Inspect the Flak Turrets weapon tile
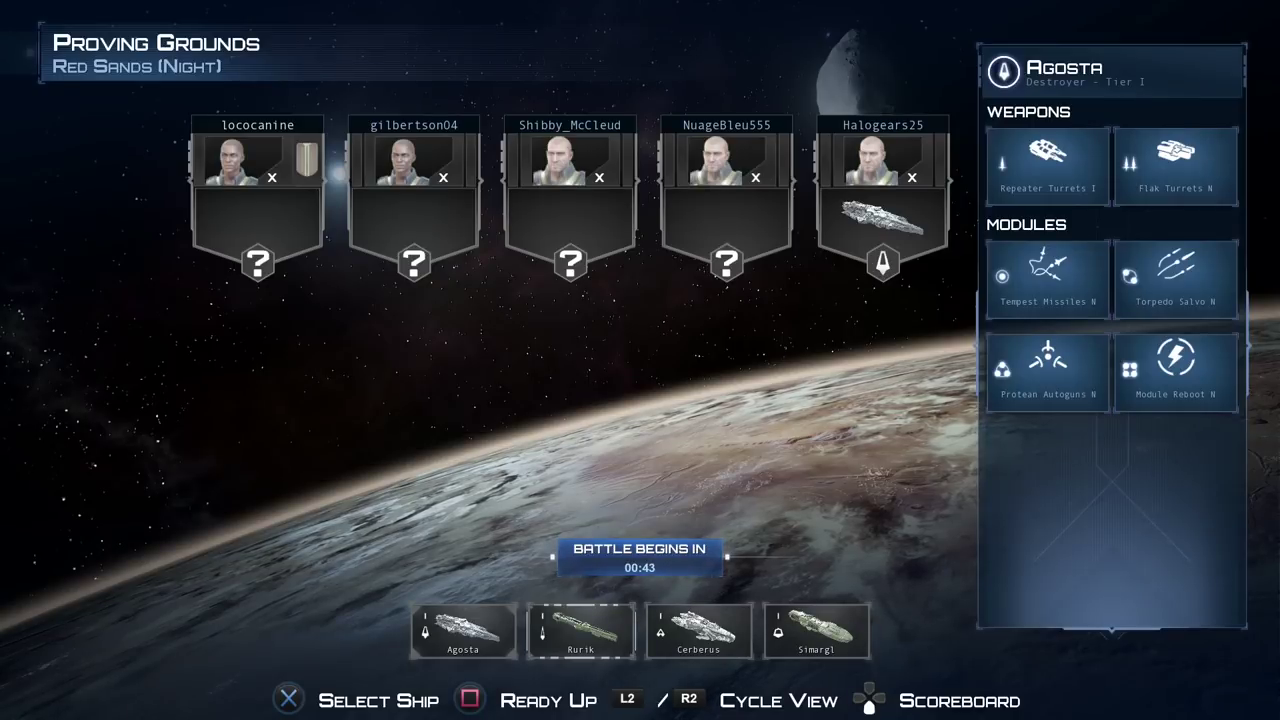 click(x=1175, y=166)
